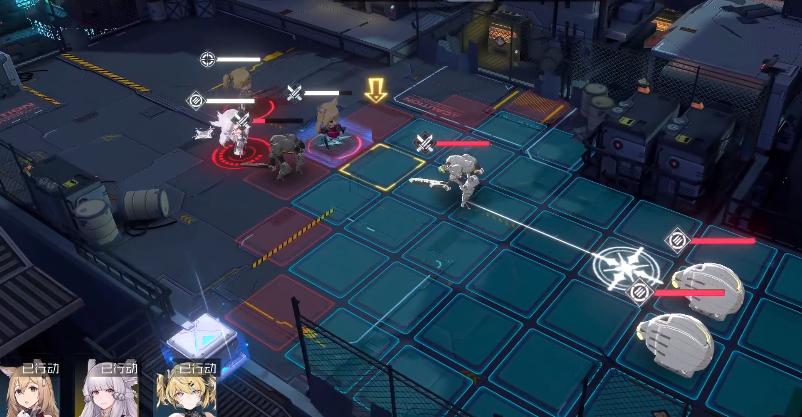Select the blonde twin-tail character portrait
This screenshot has width=802, height=417.
click(x=183, y=391)
